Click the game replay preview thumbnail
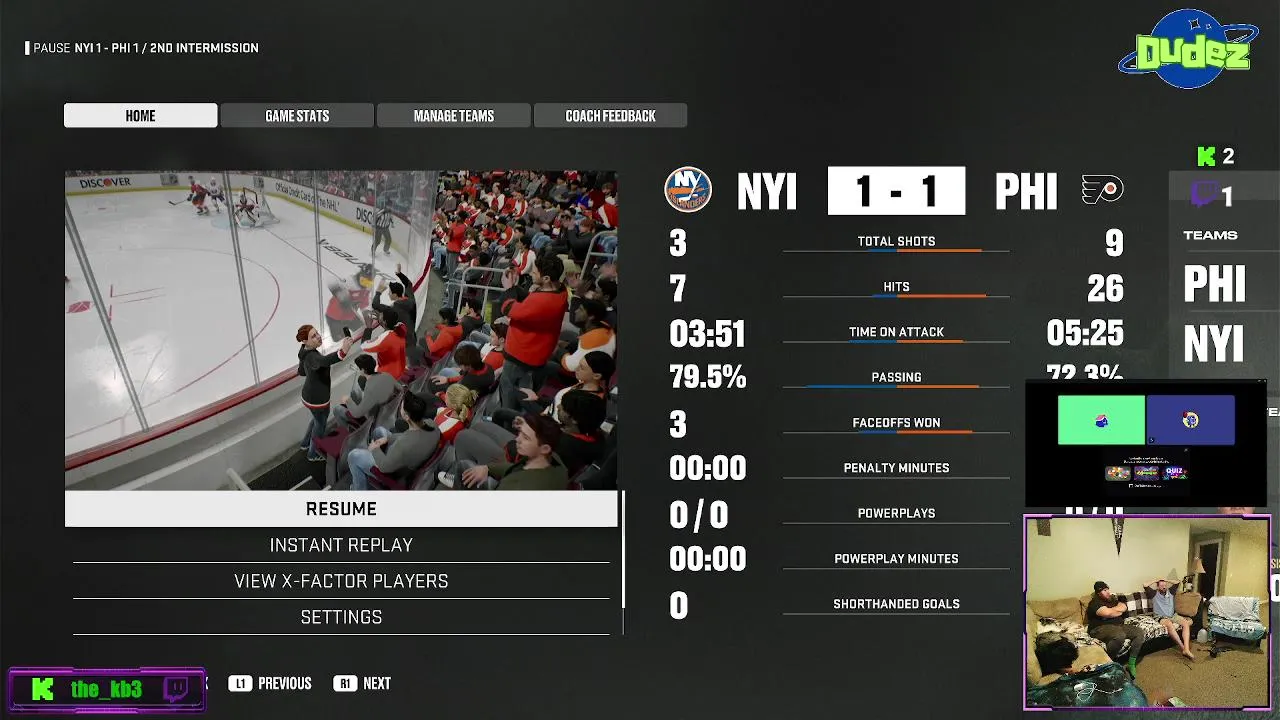 pos(341,330)
